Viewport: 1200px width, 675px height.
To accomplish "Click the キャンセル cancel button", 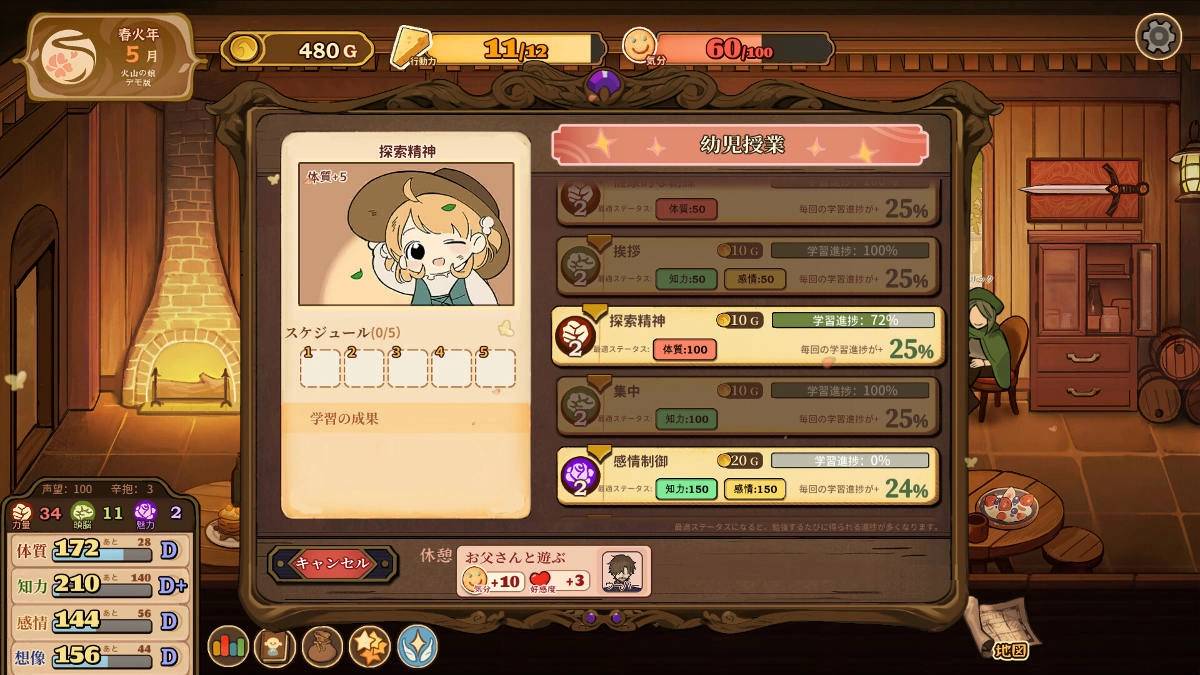I will pyautogui.click(x=332, y=563).
